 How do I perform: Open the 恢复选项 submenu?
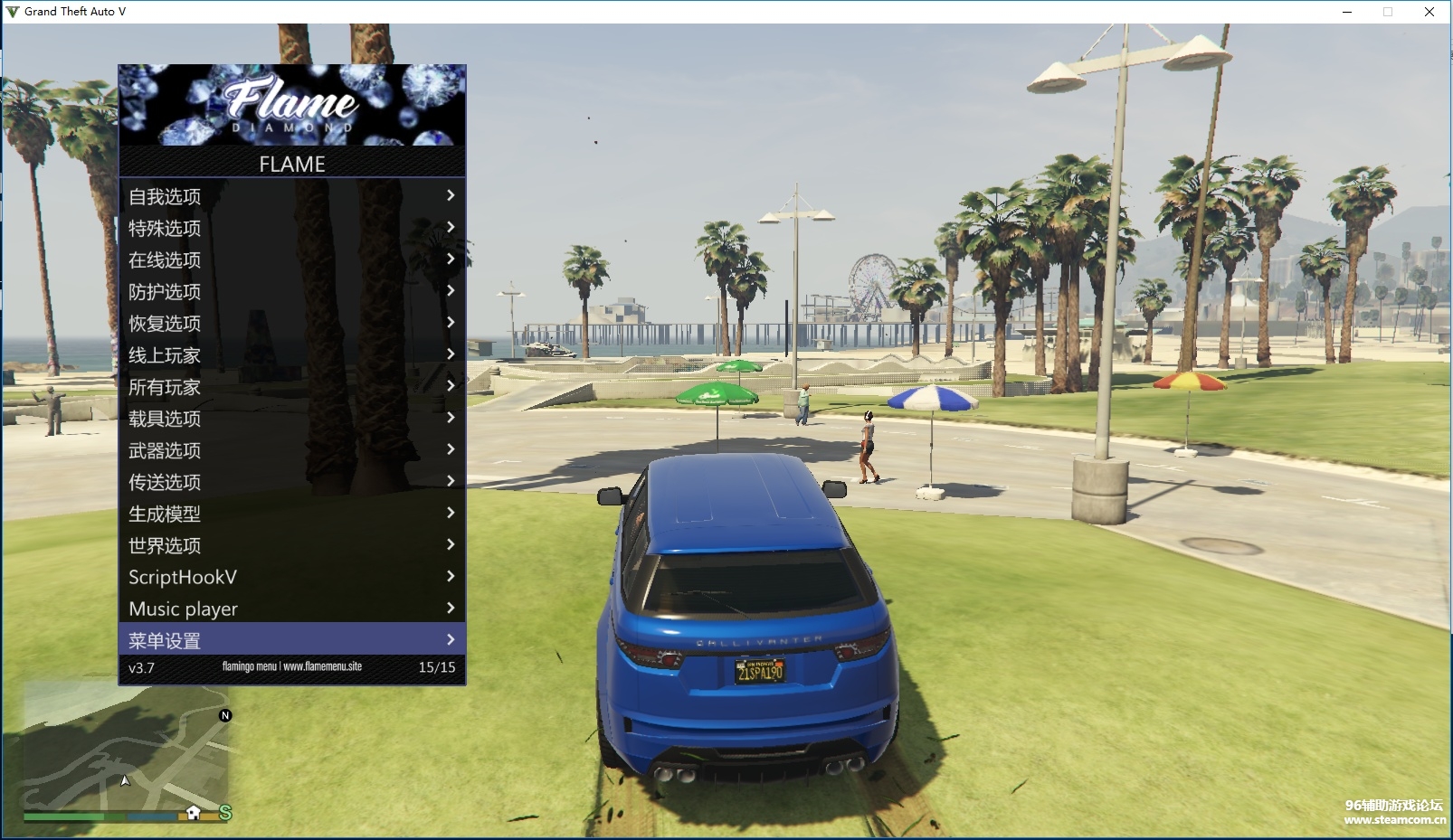[291, 323]
